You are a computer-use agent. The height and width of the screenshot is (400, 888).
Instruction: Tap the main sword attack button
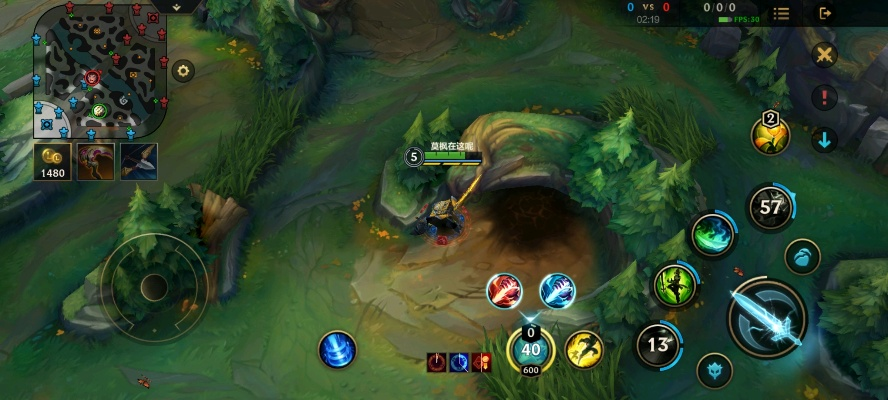tap(768, 318)
